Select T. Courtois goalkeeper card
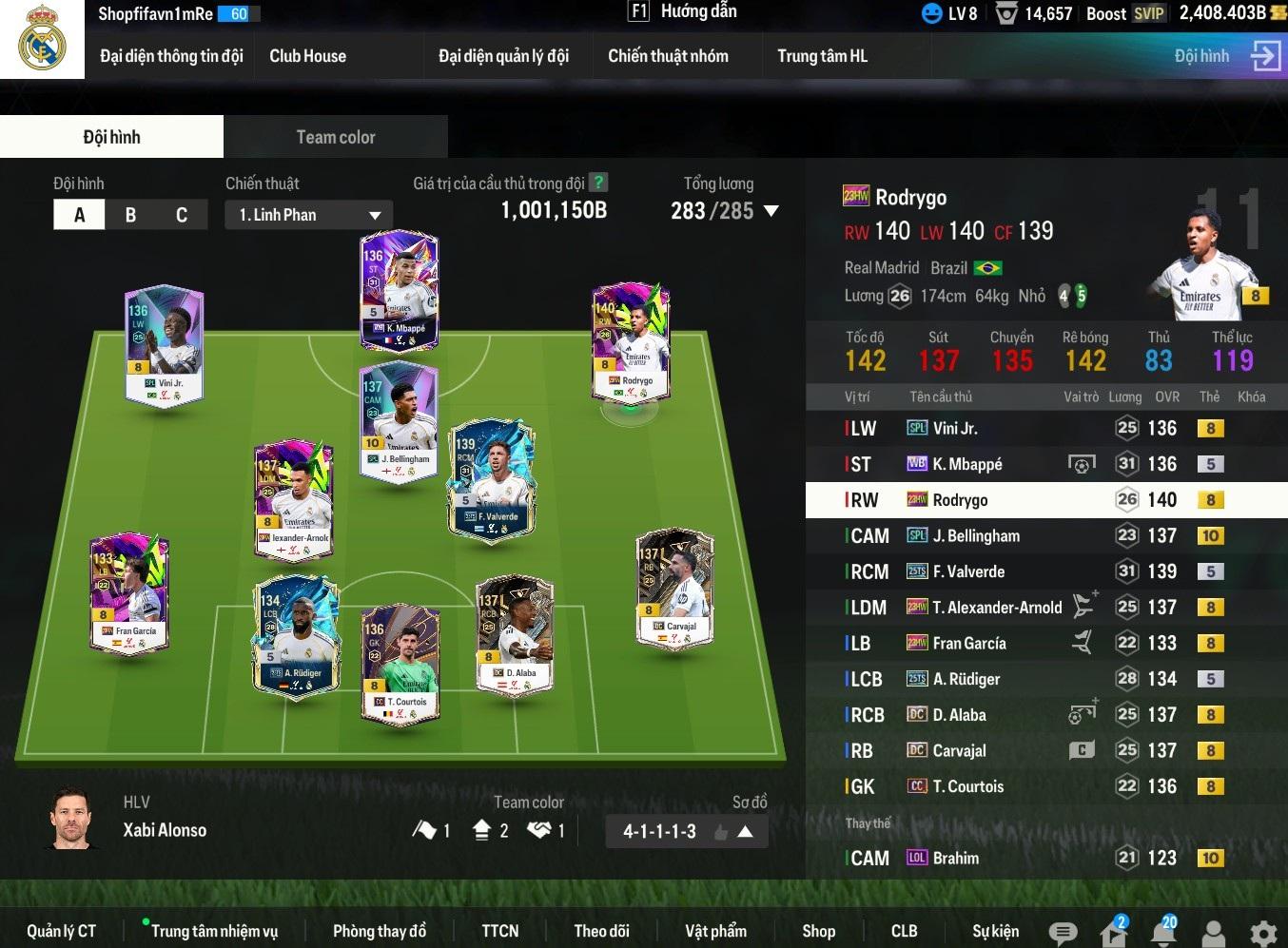Image resolution: width=1288 pixels, height=948 pixels. click(400, 664)
